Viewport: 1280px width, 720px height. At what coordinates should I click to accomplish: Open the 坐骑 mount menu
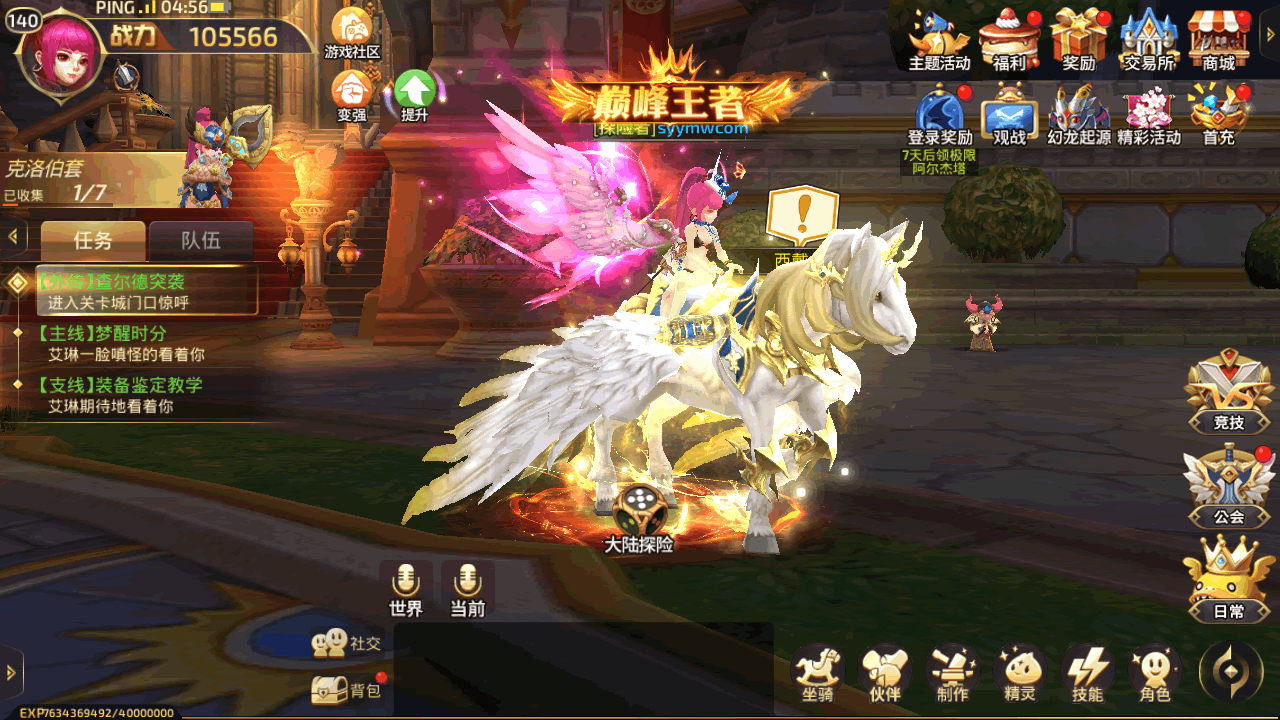point(817,672)
